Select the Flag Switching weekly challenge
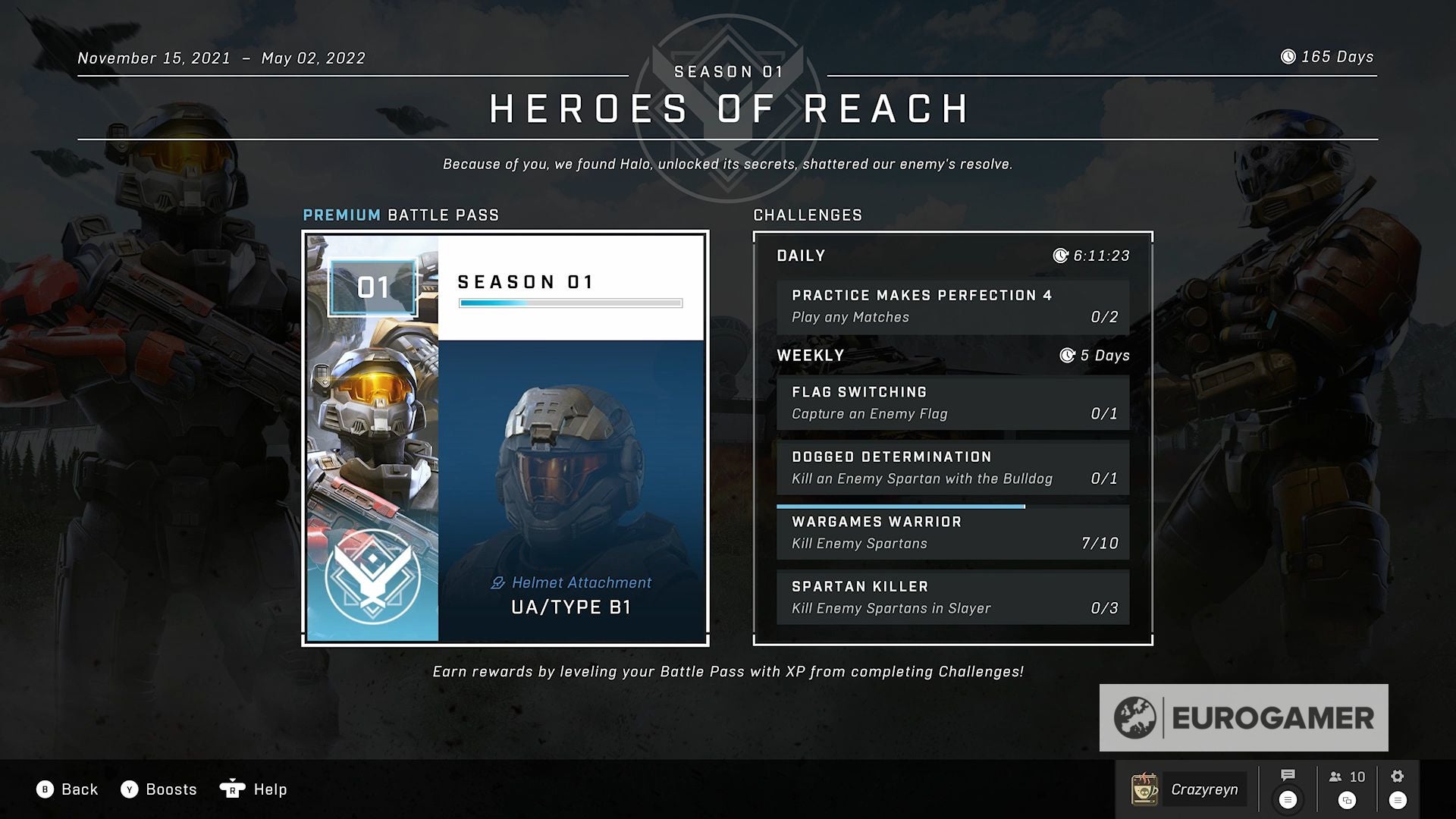Viewport: 1456px width, 819px height. [x=952, y=403]
